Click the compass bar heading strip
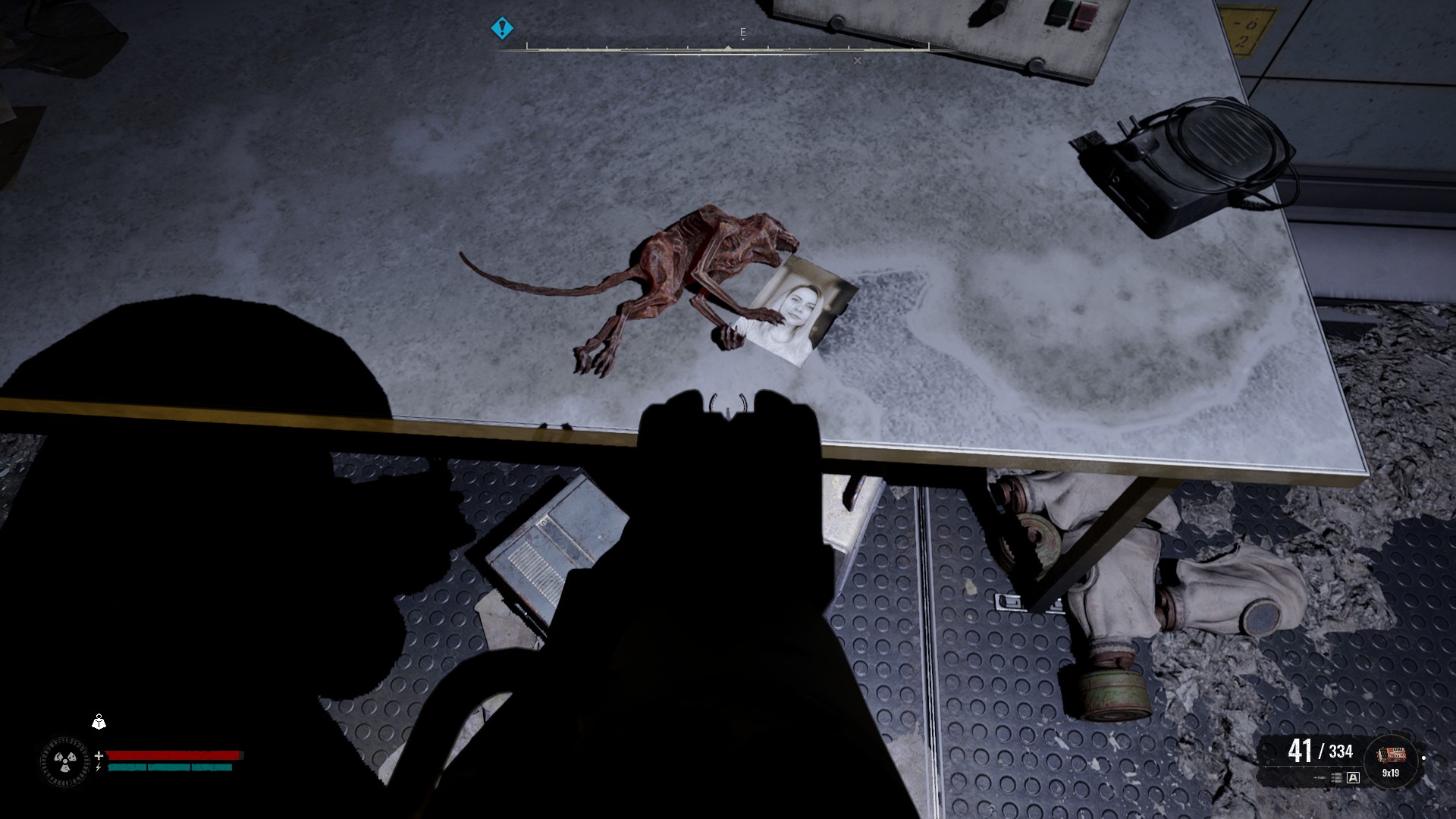Viewport: 1456px width, 819px height. (x=727, y=49)
